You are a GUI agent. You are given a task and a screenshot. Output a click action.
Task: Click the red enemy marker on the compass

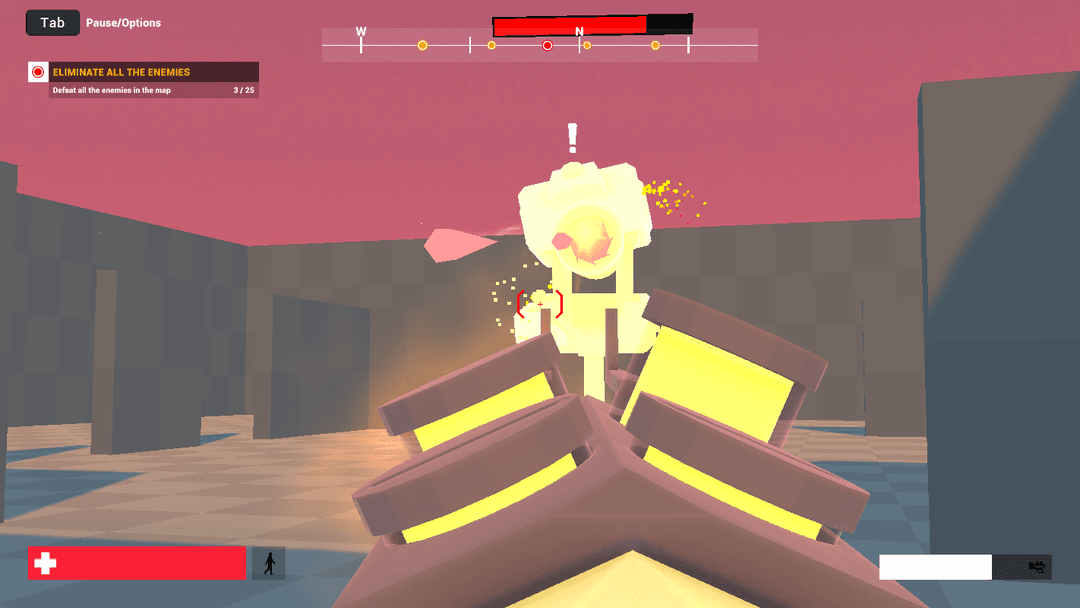(x=547, y=46)
